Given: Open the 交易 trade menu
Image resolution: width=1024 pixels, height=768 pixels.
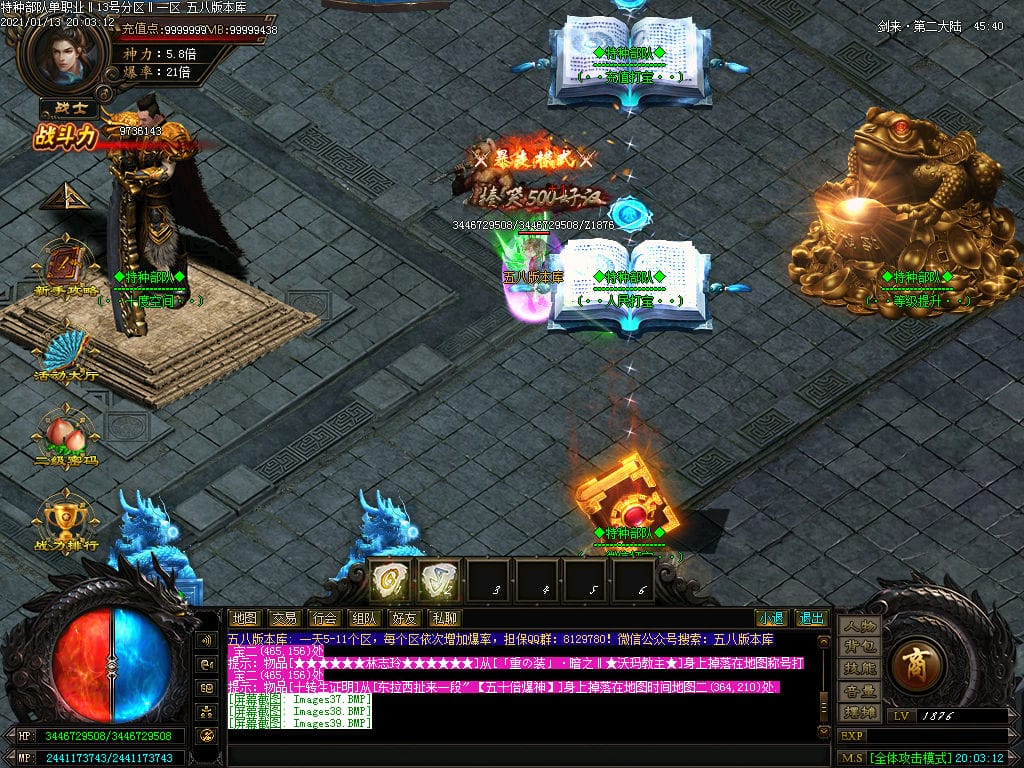Looking at the screenshot, I should pyautogui.click(x=284, y=618).
